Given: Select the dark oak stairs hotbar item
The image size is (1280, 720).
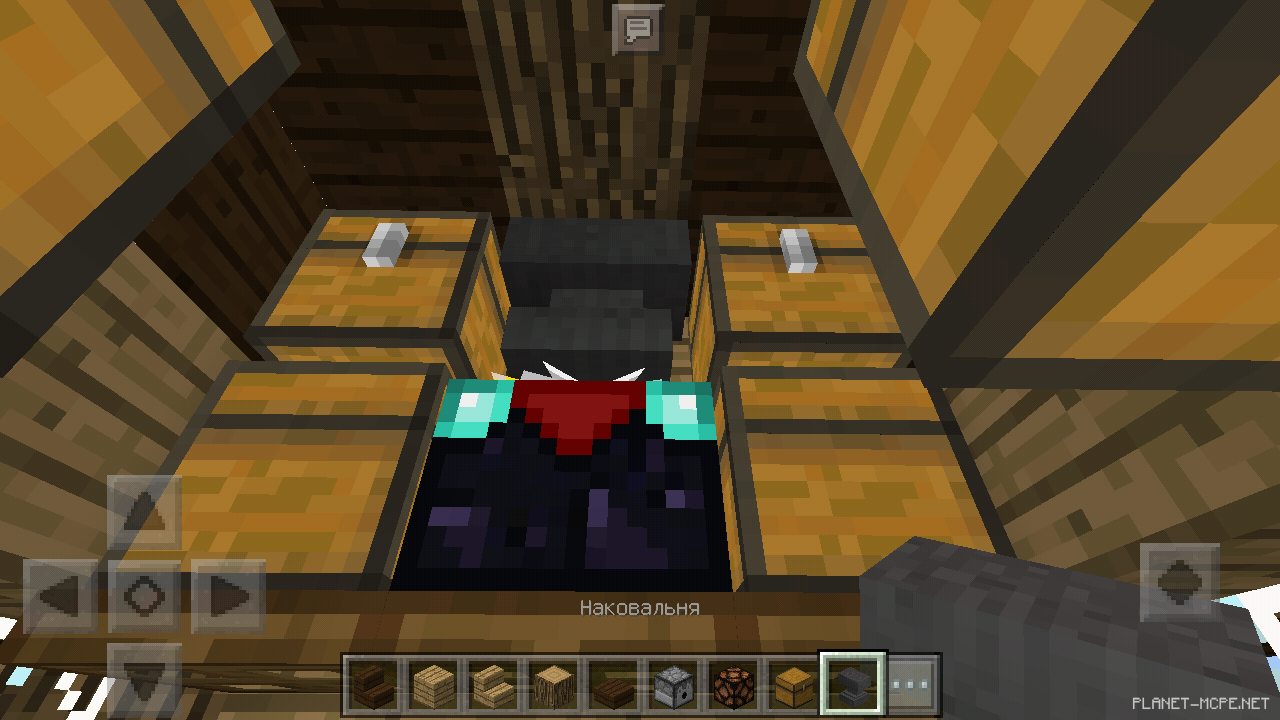Looking at the screenshot, I should click(x=373, y=684).
